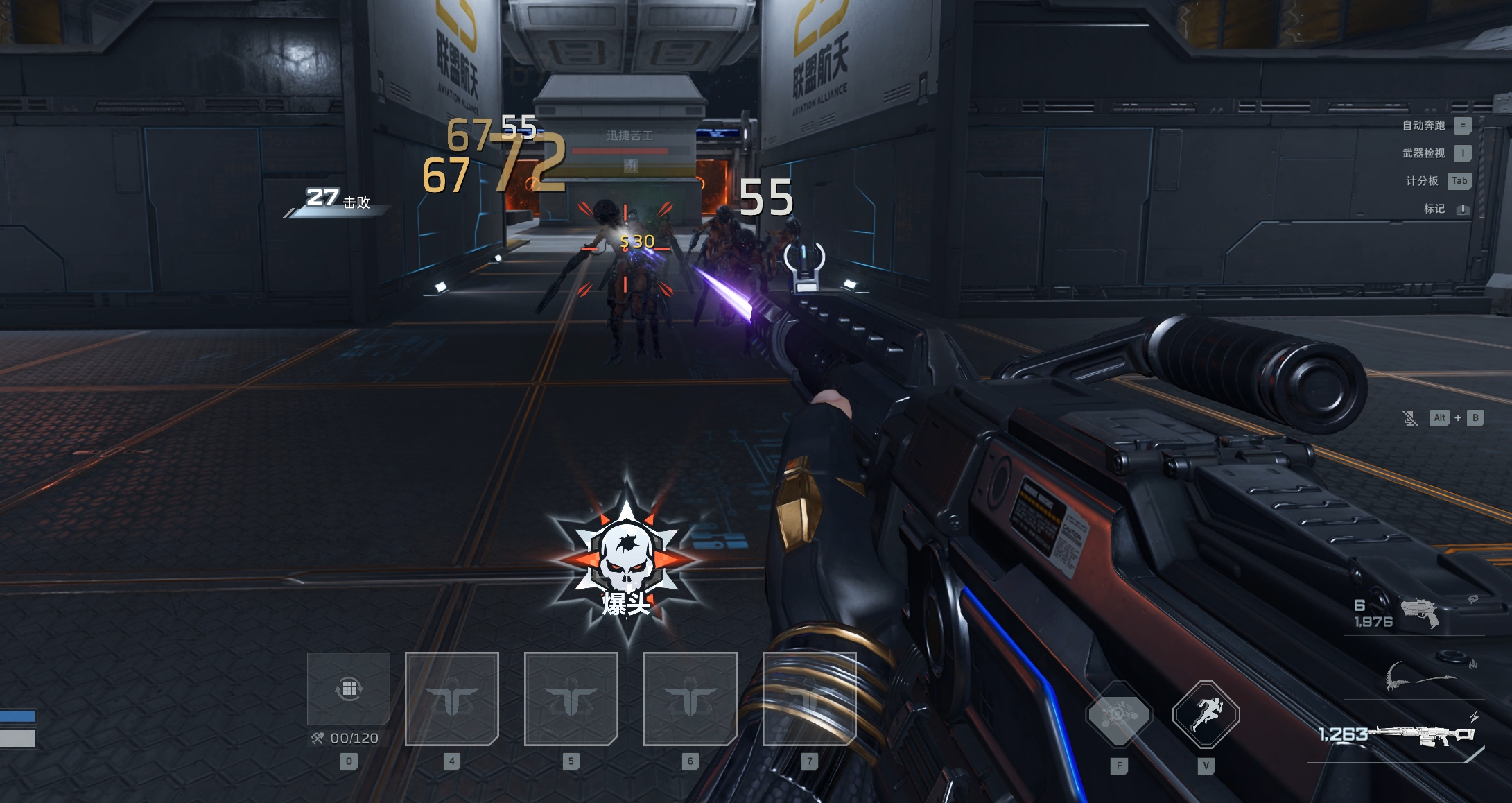This screenshot has height=803, width=1512.
Task: Select the machine gun weapon slot
Action: [x=1425, y=736]
